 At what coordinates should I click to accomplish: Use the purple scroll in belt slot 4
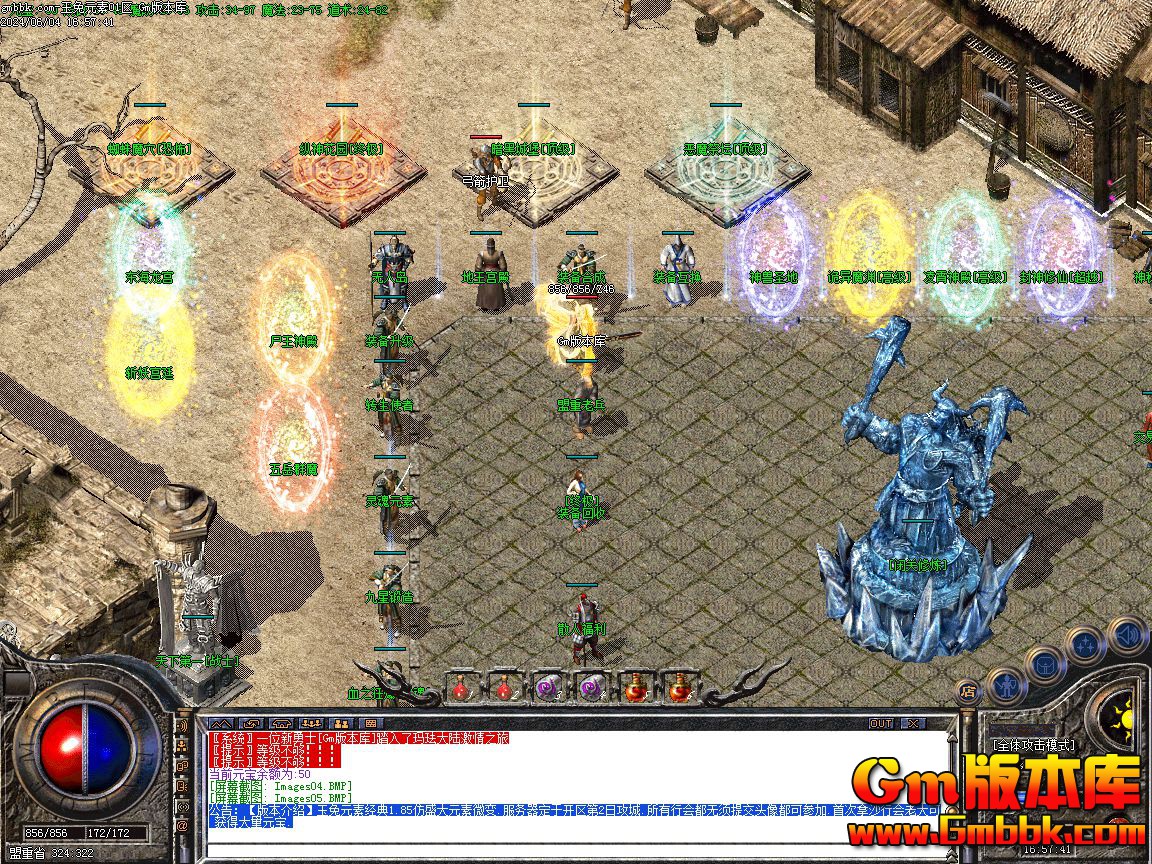[592, 687]
